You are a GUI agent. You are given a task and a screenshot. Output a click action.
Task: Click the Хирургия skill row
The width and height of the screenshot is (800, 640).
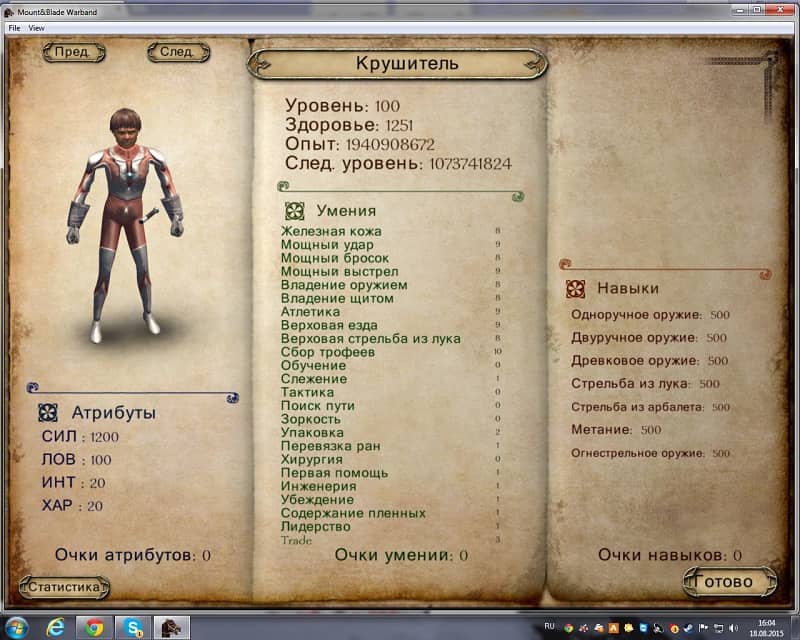pyautogui.click(x=313, y=460)
